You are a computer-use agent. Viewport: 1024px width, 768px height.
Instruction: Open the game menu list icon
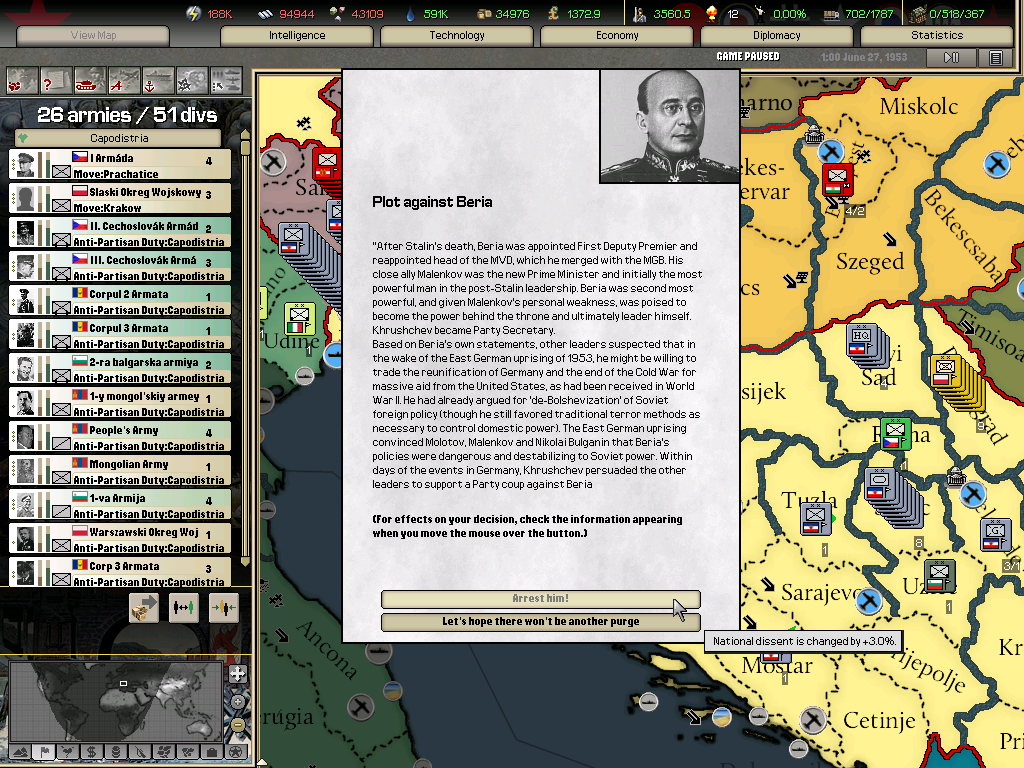click(995, 58)
